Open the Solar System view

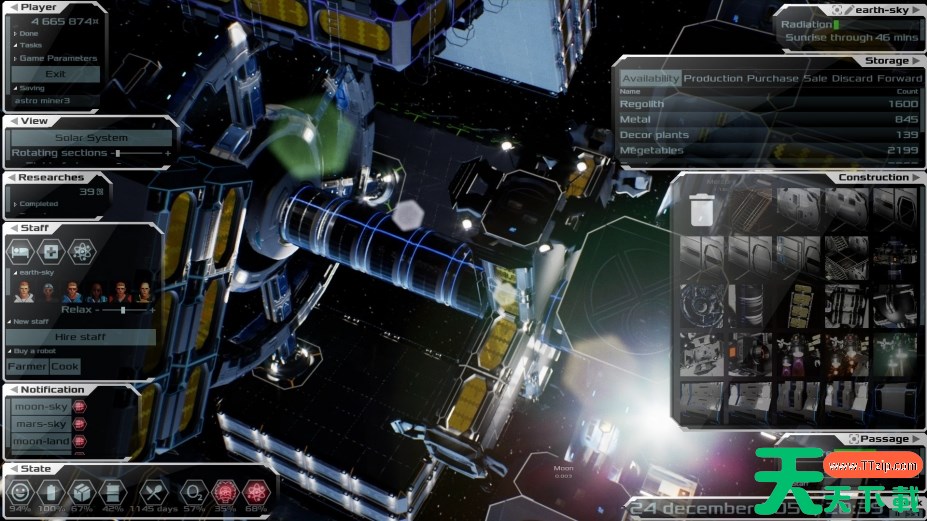(91, 138)
